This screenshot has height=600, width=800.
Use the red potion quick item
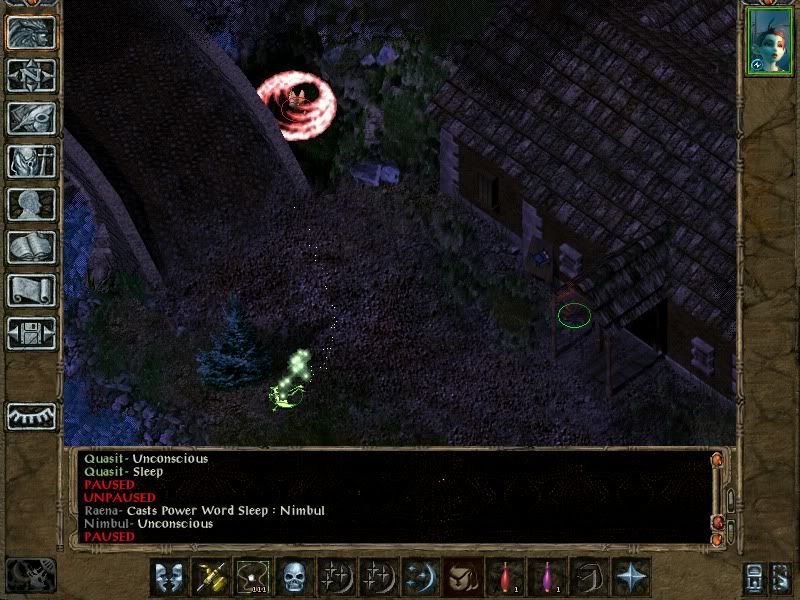point(503,577)
